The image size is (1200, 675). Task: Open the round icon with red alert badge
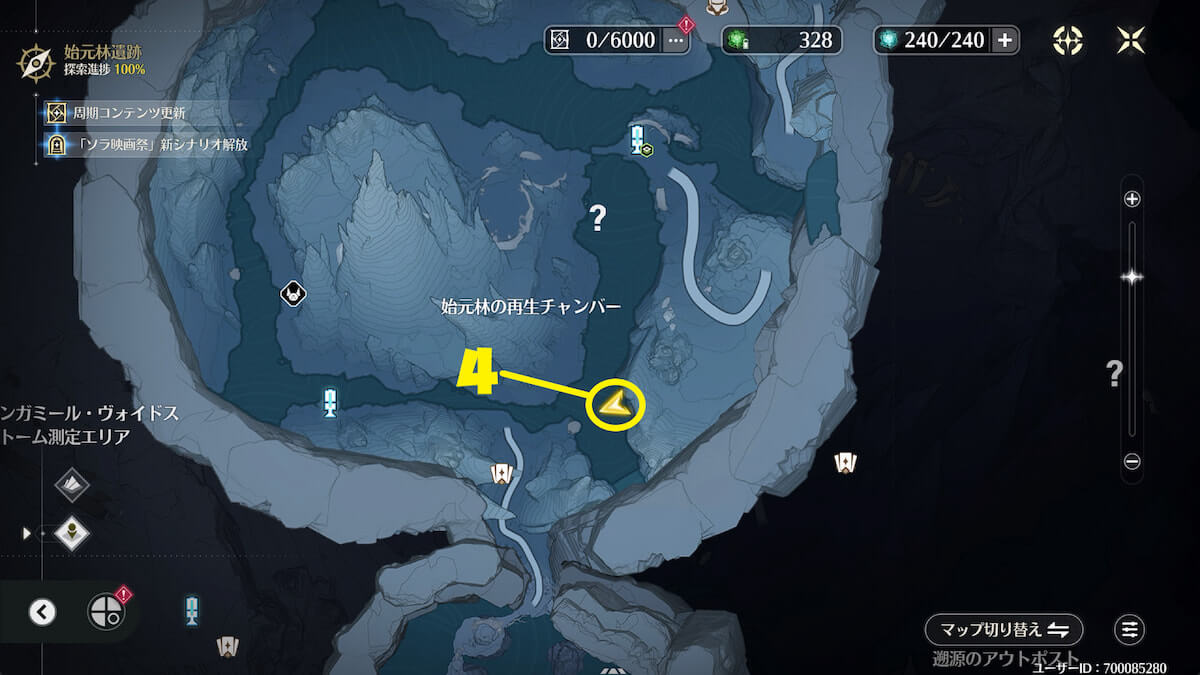[106, 611]
